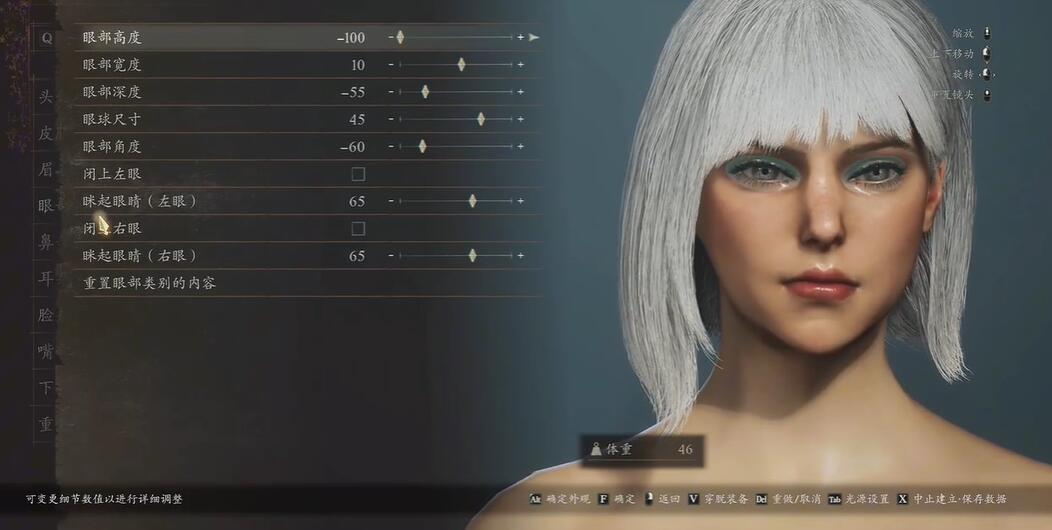Choose 重置眼部类别的内容 to reset eyes

[x=150, y=283]
